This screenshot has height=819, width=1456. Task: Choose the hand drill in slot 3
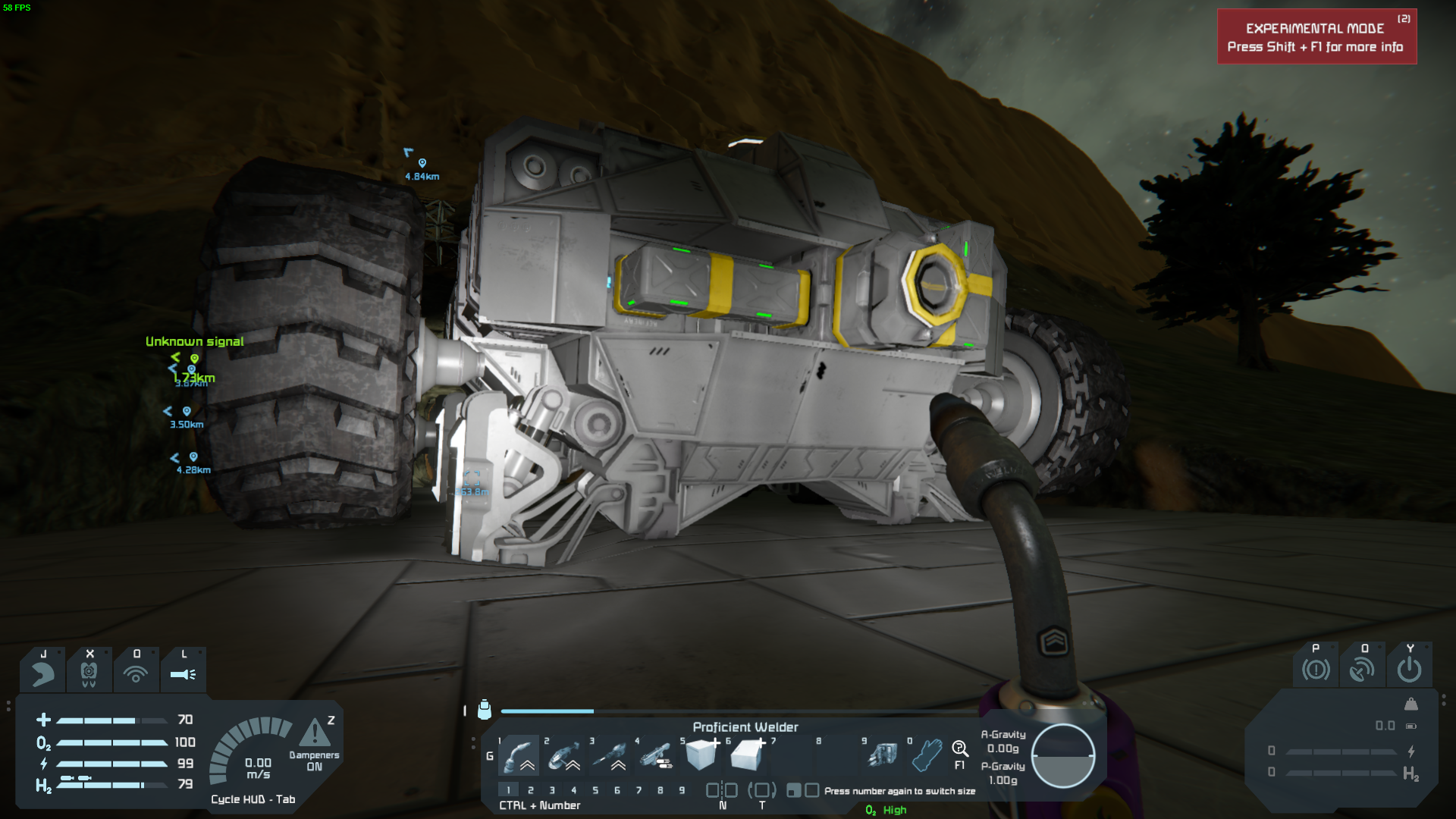[610, 755]
